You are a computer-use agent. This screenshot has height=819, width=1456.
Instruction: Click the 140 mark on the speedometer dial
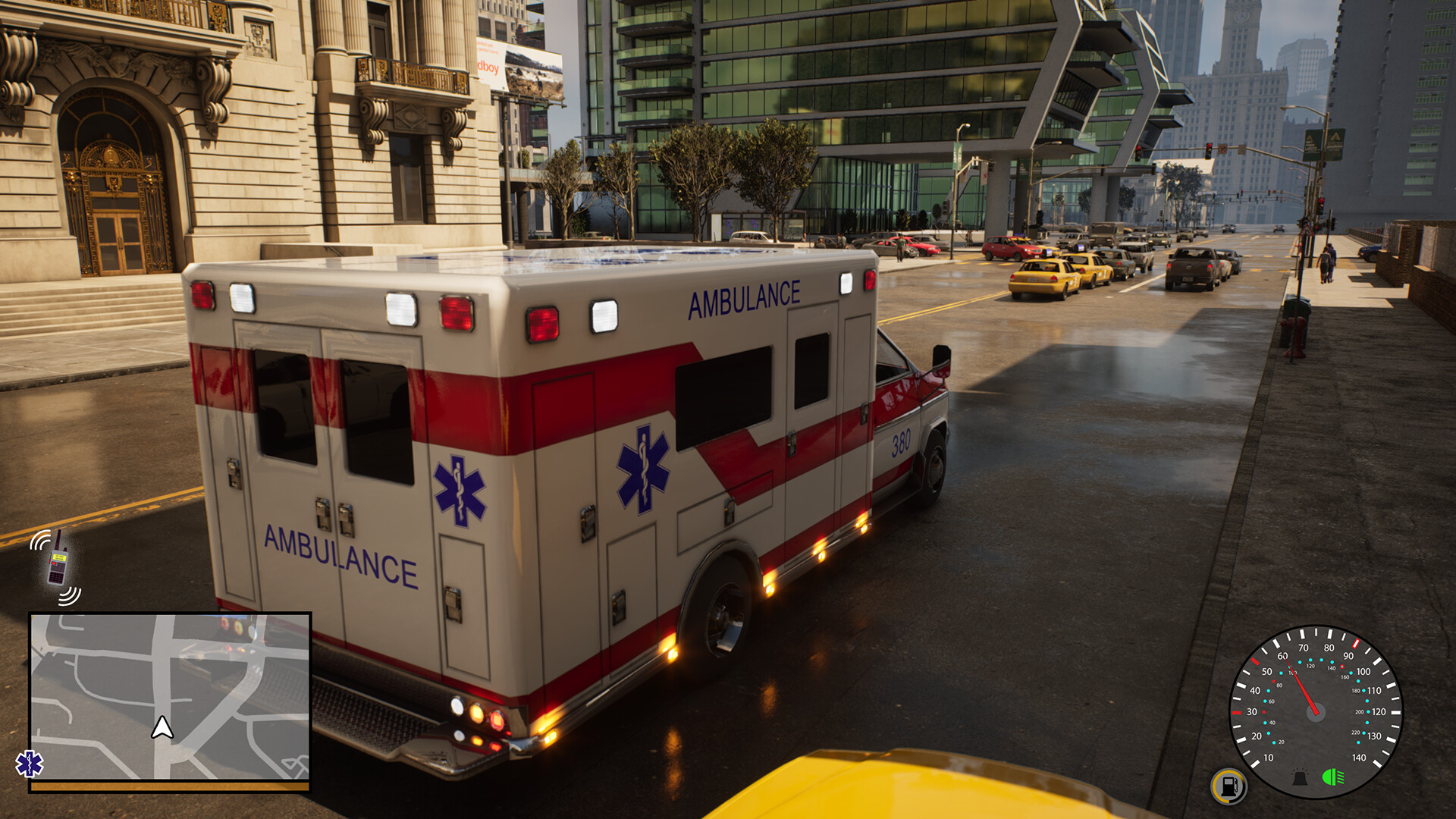[x=1360, y=758]
